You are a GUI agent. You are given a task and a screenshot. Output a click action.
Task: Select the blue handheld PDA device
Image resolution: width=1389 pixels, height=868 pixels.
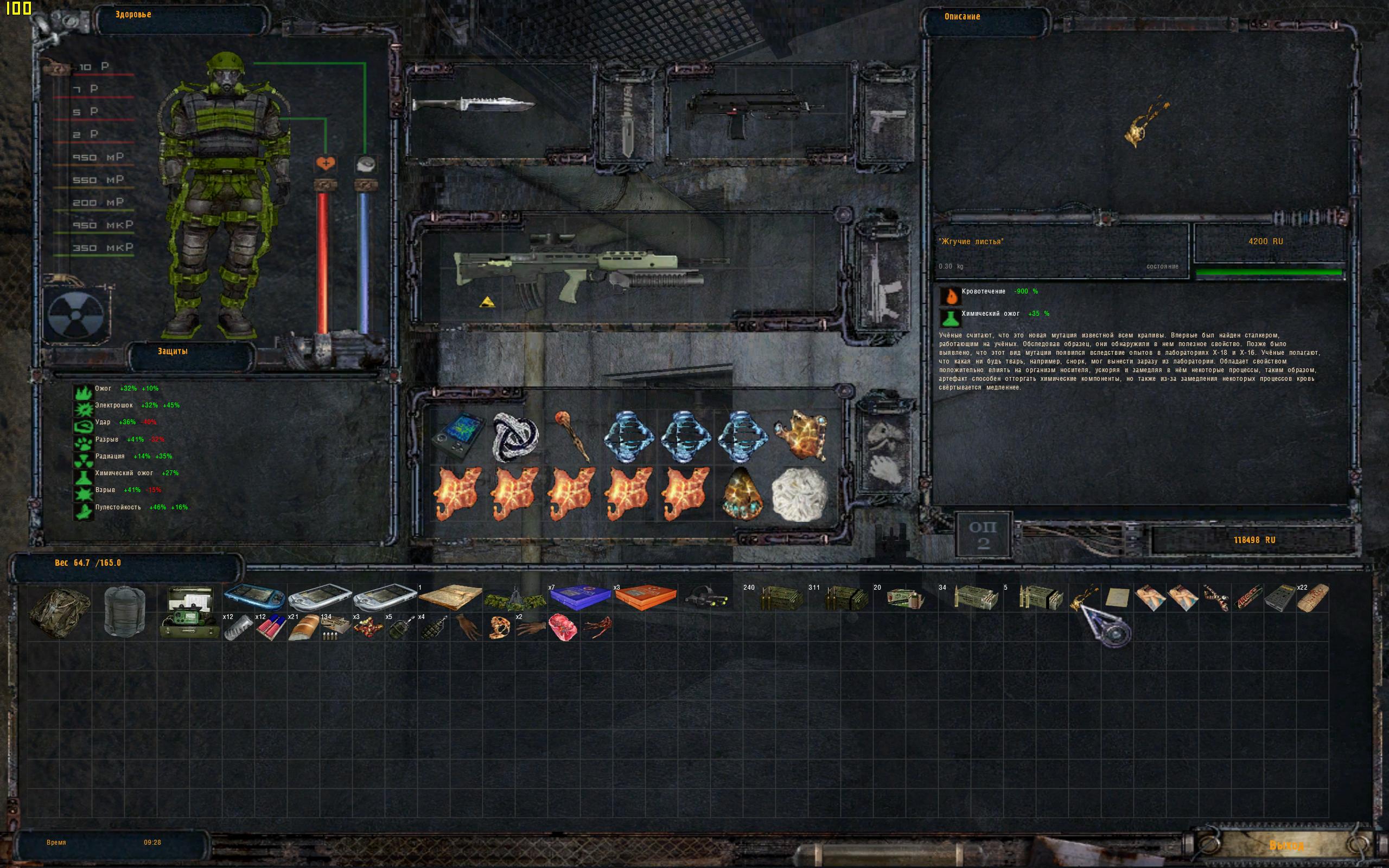(x=254, y=597)
